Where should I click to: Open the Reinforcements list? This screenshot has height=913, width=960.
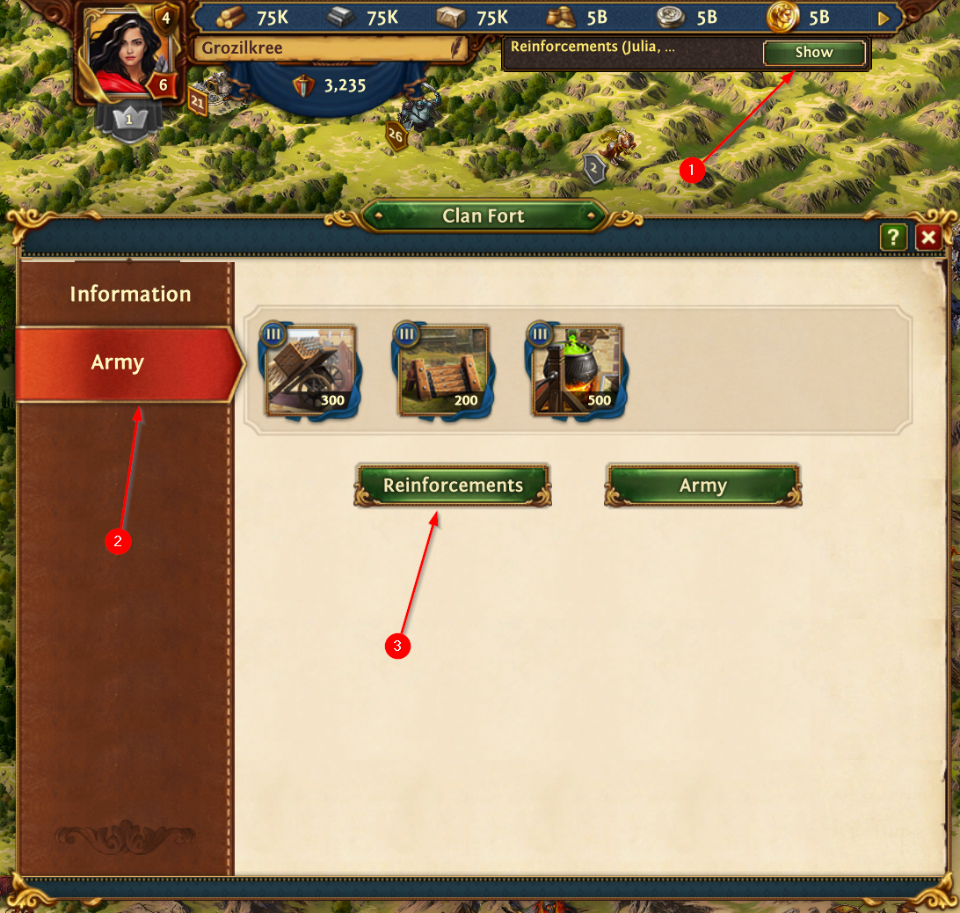[x=453, y=486]
